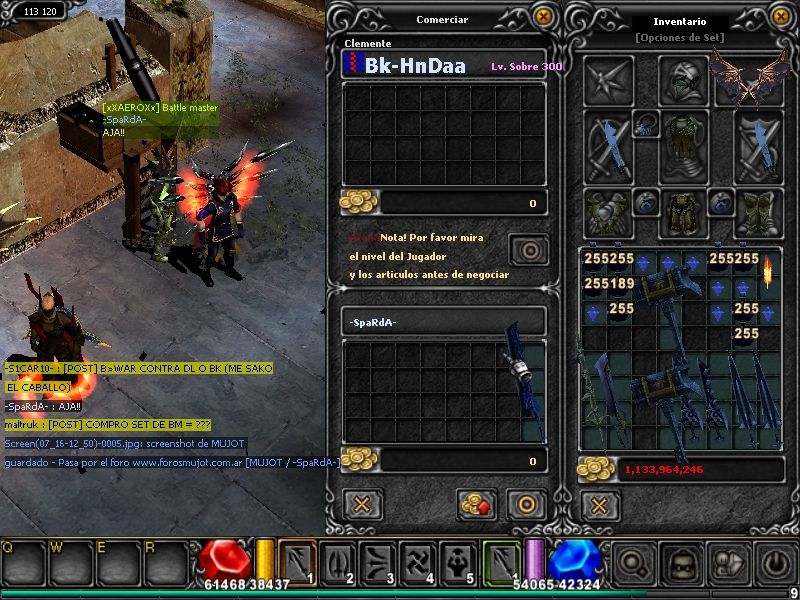This screenshot has height=600, width=800.
Task: Confirm the trade with the circle button
Action: (x=525, y=504)
